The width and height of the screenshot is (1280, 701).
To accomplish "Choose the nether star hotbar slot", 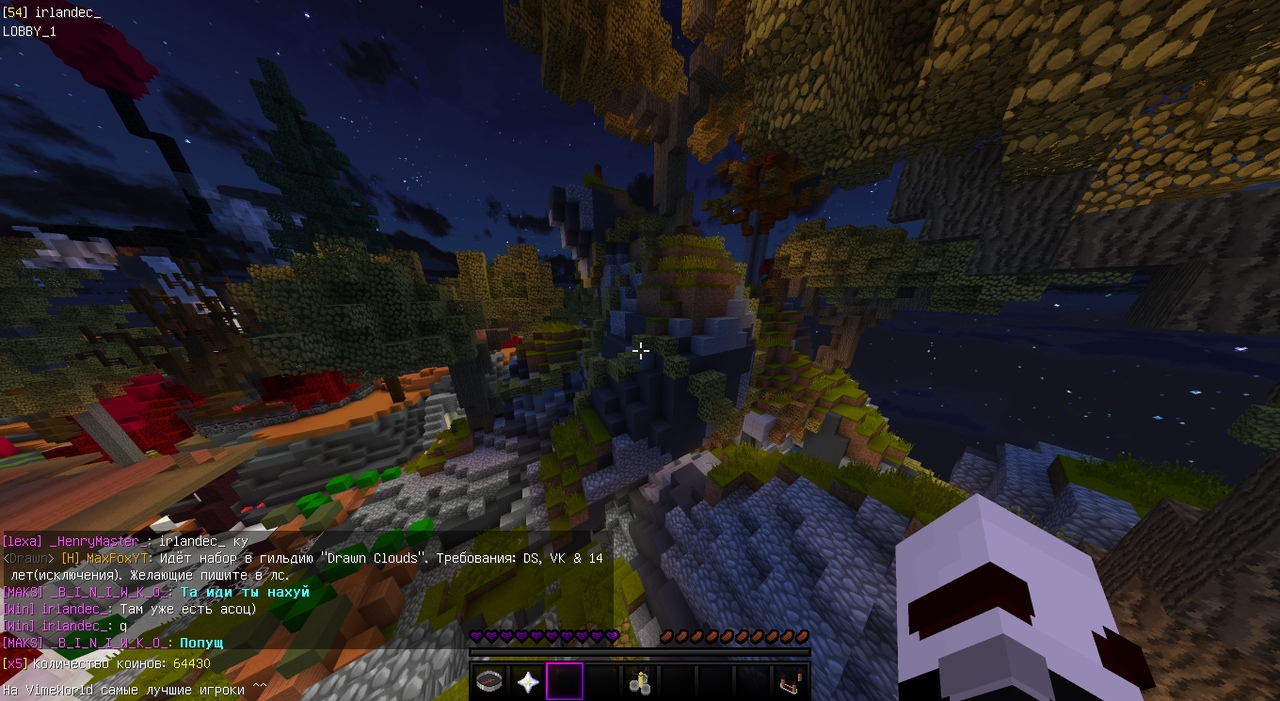I will (527, 682).
